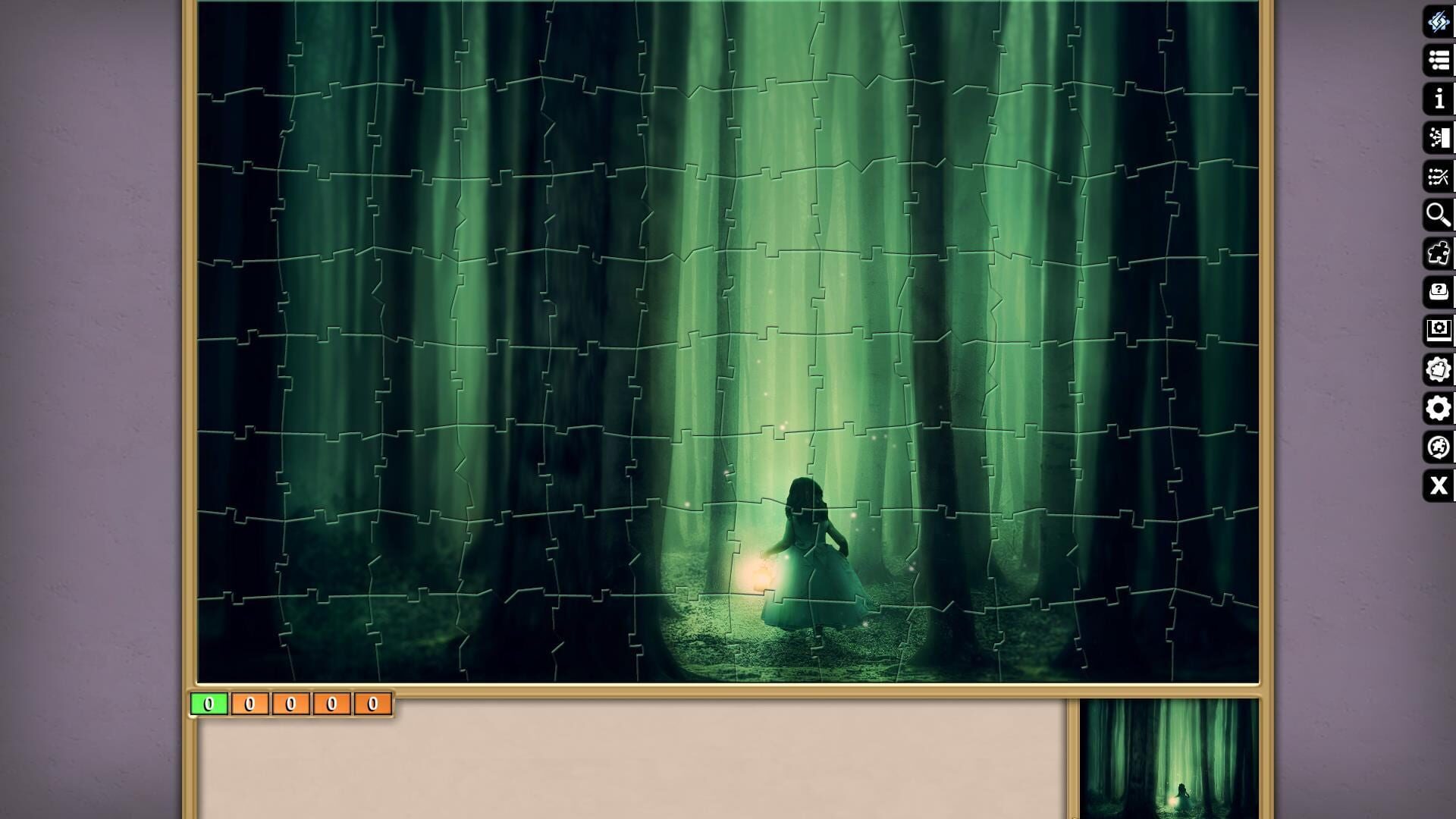The height and width of the screenshot is (819, 1456).
Task: Click the scatter pieces icon
Action: click(x=1439, y=177)
